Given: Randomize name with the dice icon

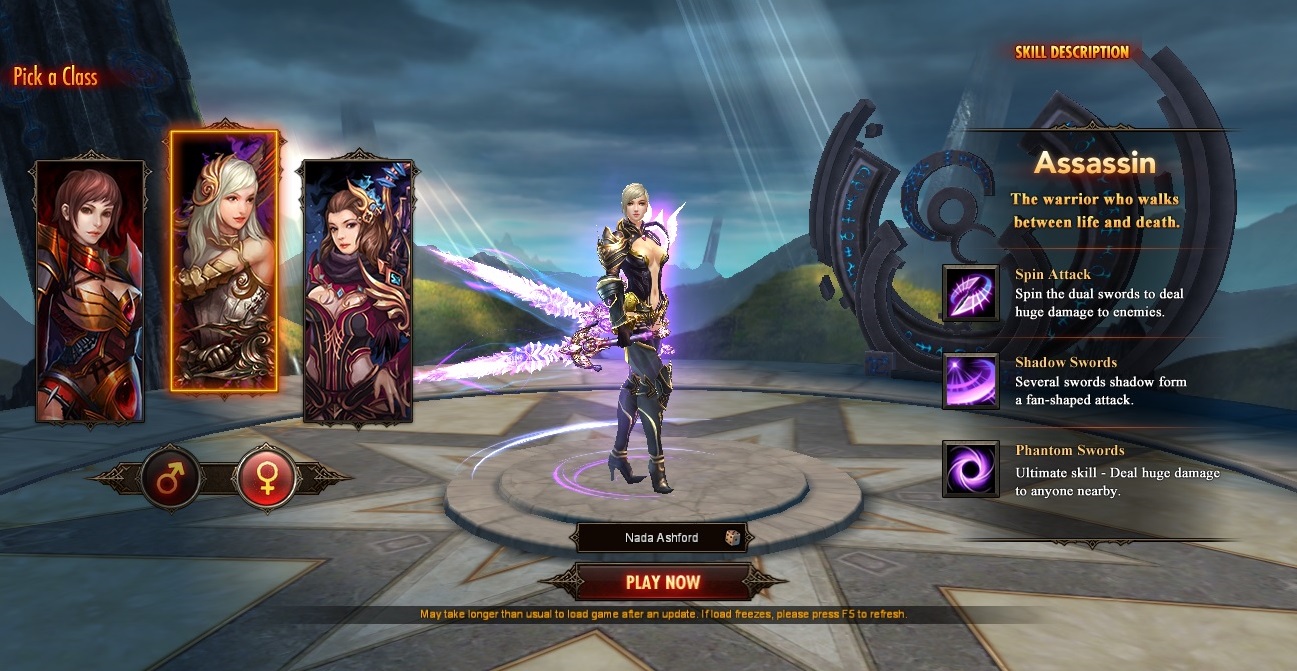Looking at the screenshot, I should [733, 538].
